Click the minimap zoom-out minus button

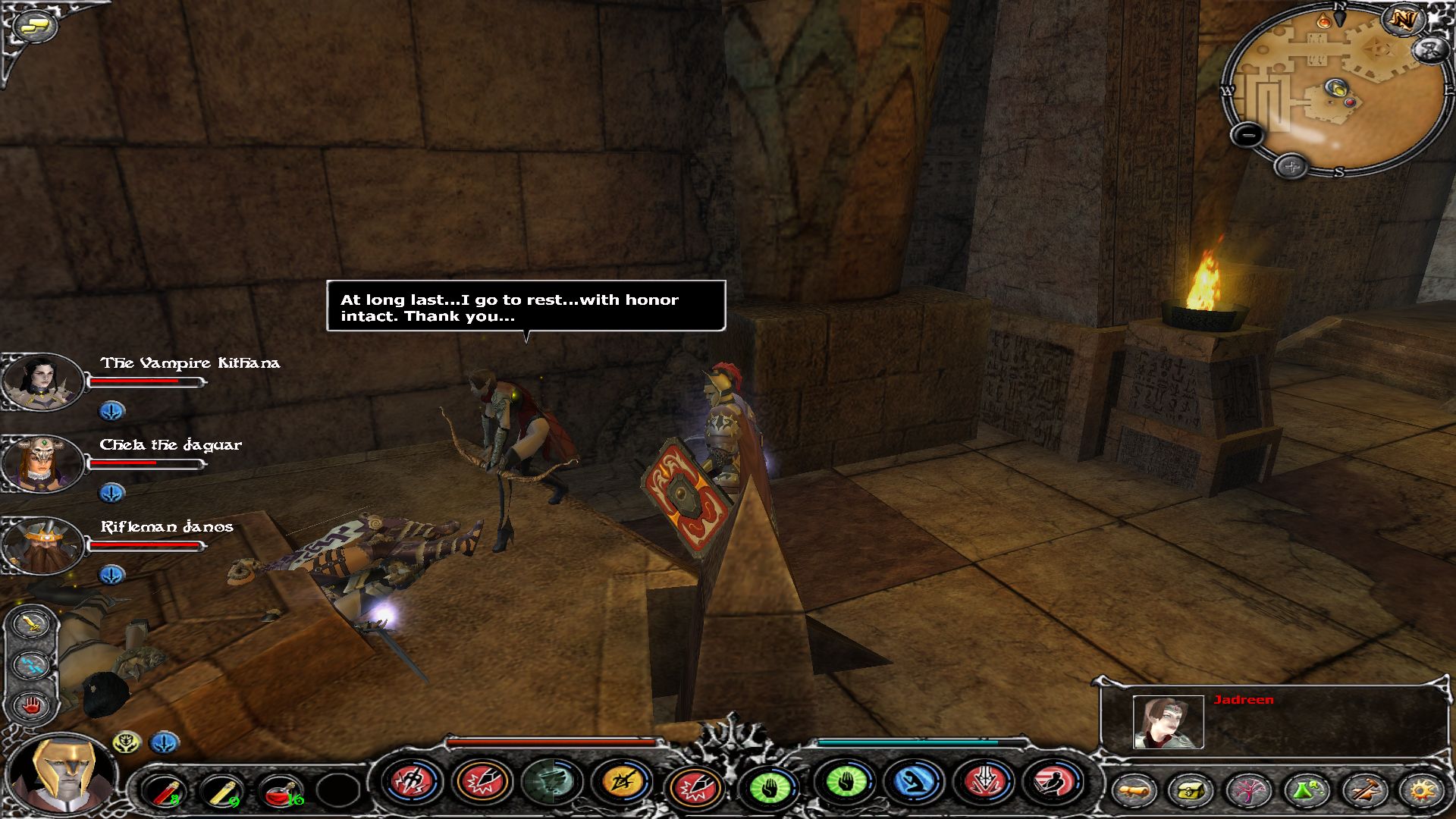coord(1247,136)
